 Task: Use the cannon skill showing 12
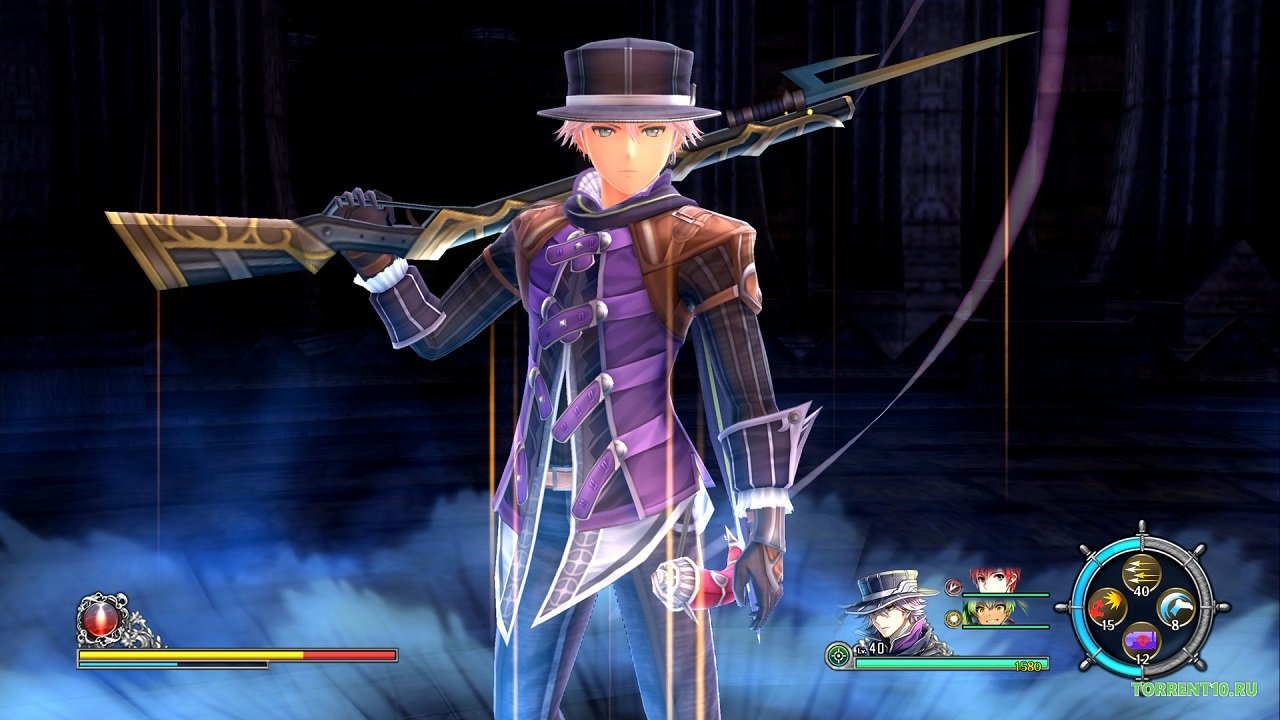click(1142, 640)
